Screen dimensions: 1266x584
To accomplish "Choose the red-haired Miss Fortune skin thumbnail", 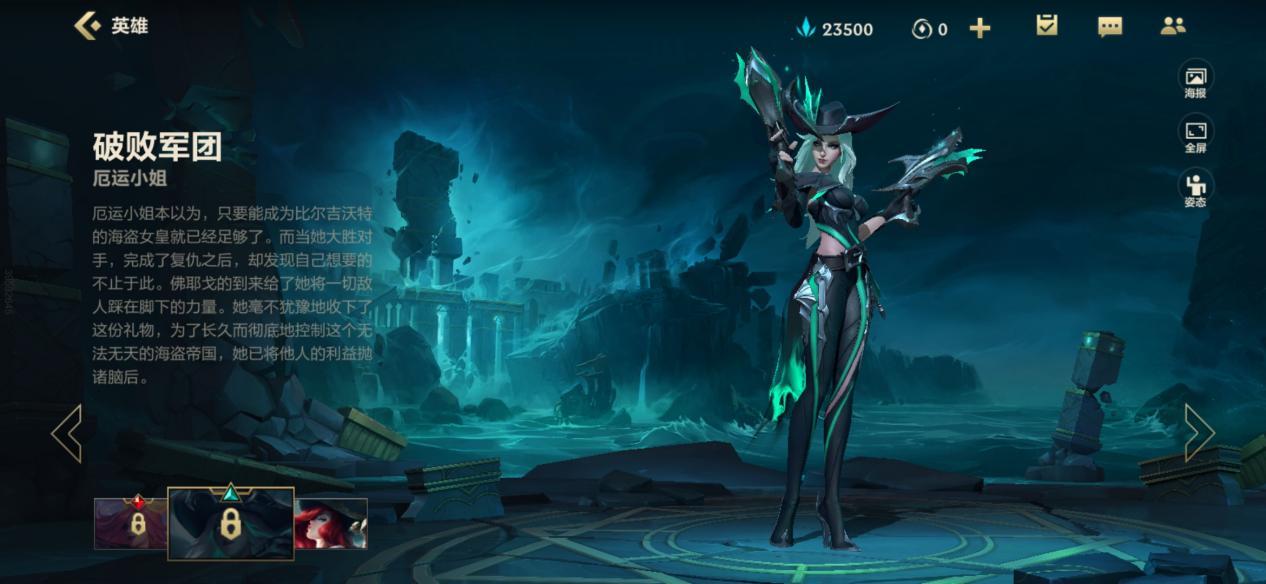I will tap(331, 523).
